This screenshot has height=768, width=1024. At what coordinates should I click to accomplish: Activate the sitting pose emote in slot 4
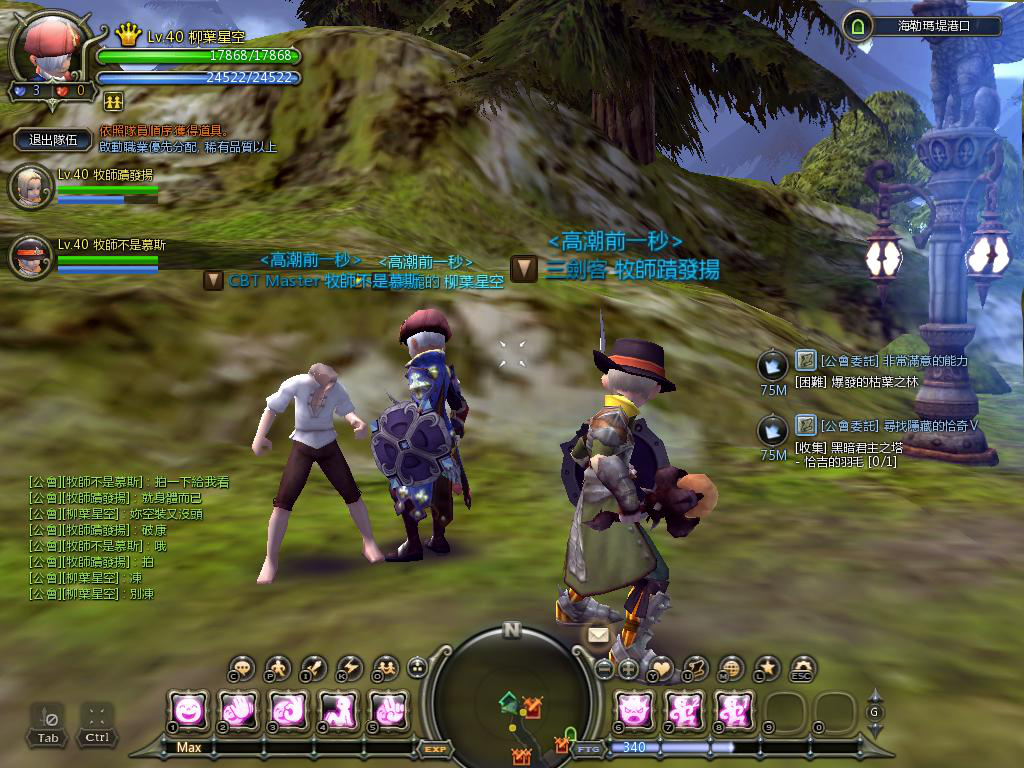pos(337,711)
